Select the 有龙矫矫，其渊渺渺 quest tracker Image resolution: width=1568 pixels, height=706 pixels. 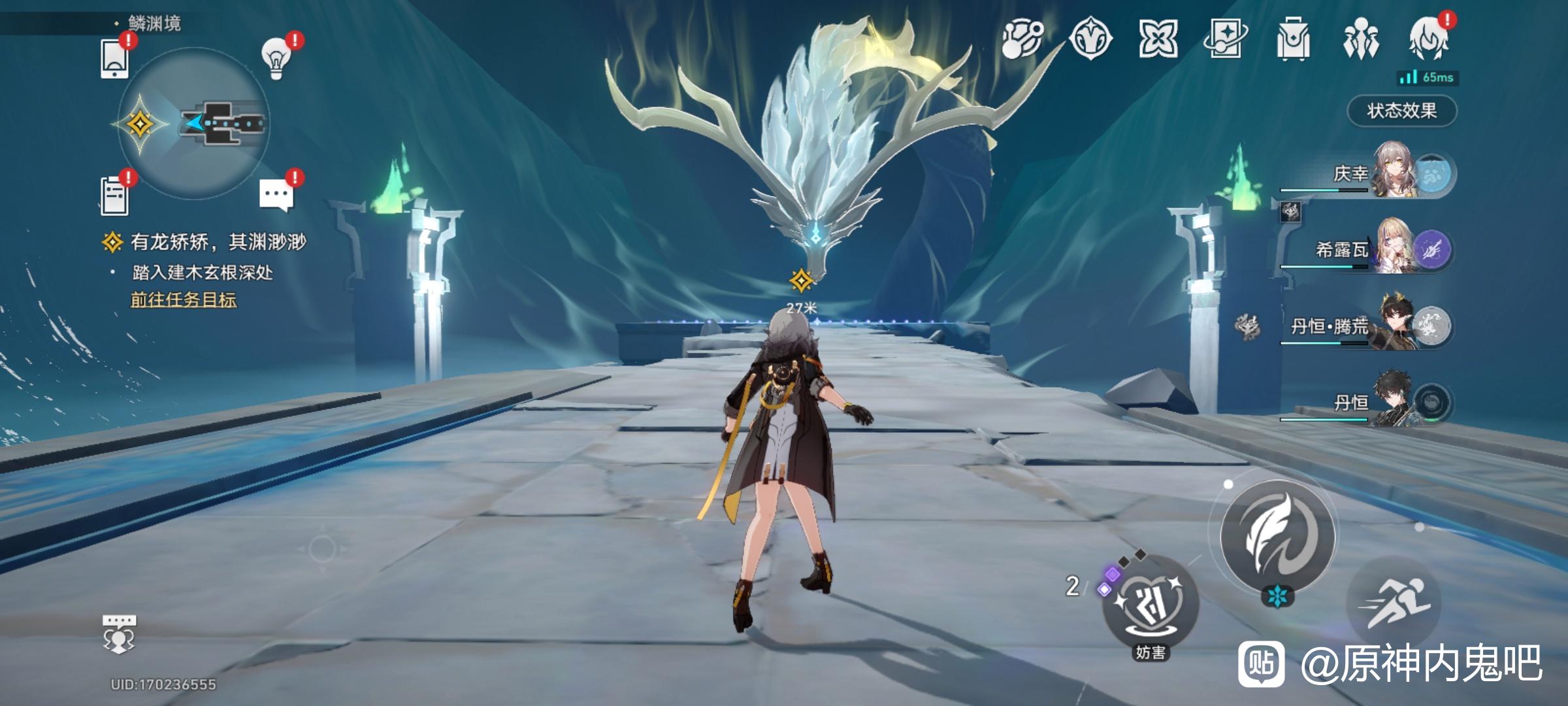point(218,243)
